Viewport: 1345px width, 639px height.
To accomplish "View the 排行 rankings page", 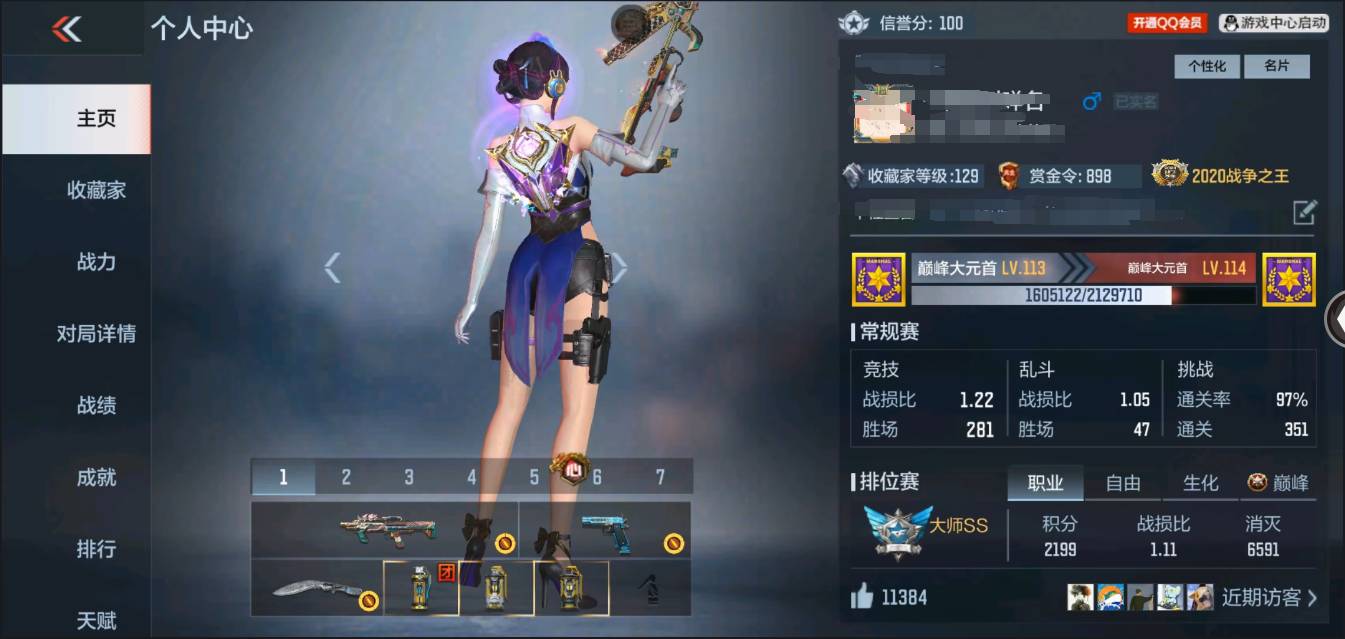I will point(96,549).
